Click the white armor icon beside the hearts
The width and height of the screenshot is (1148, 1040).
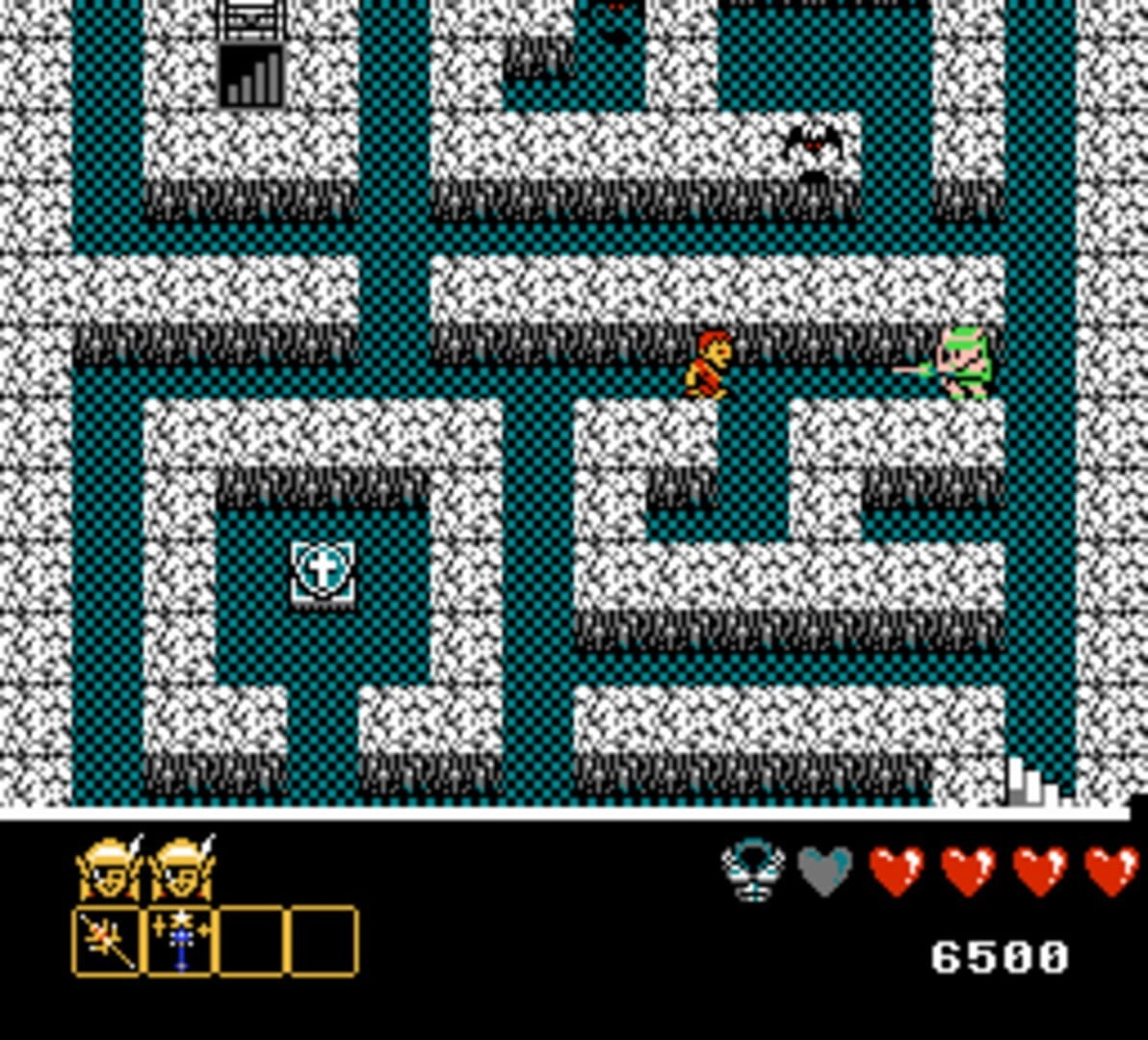(x=753, y=871)
